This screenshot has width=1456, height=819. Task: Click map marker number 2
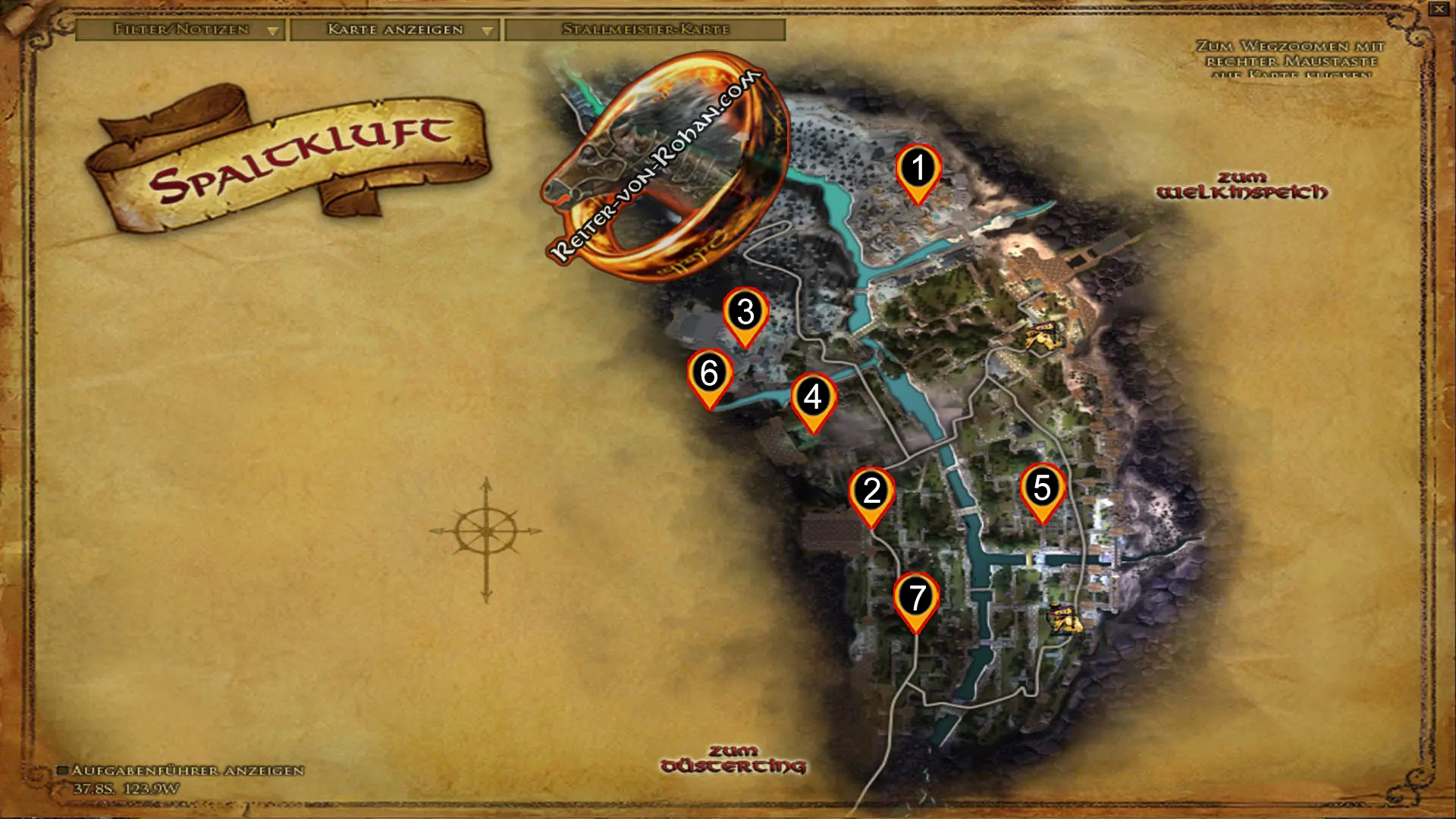pos(872,491)
